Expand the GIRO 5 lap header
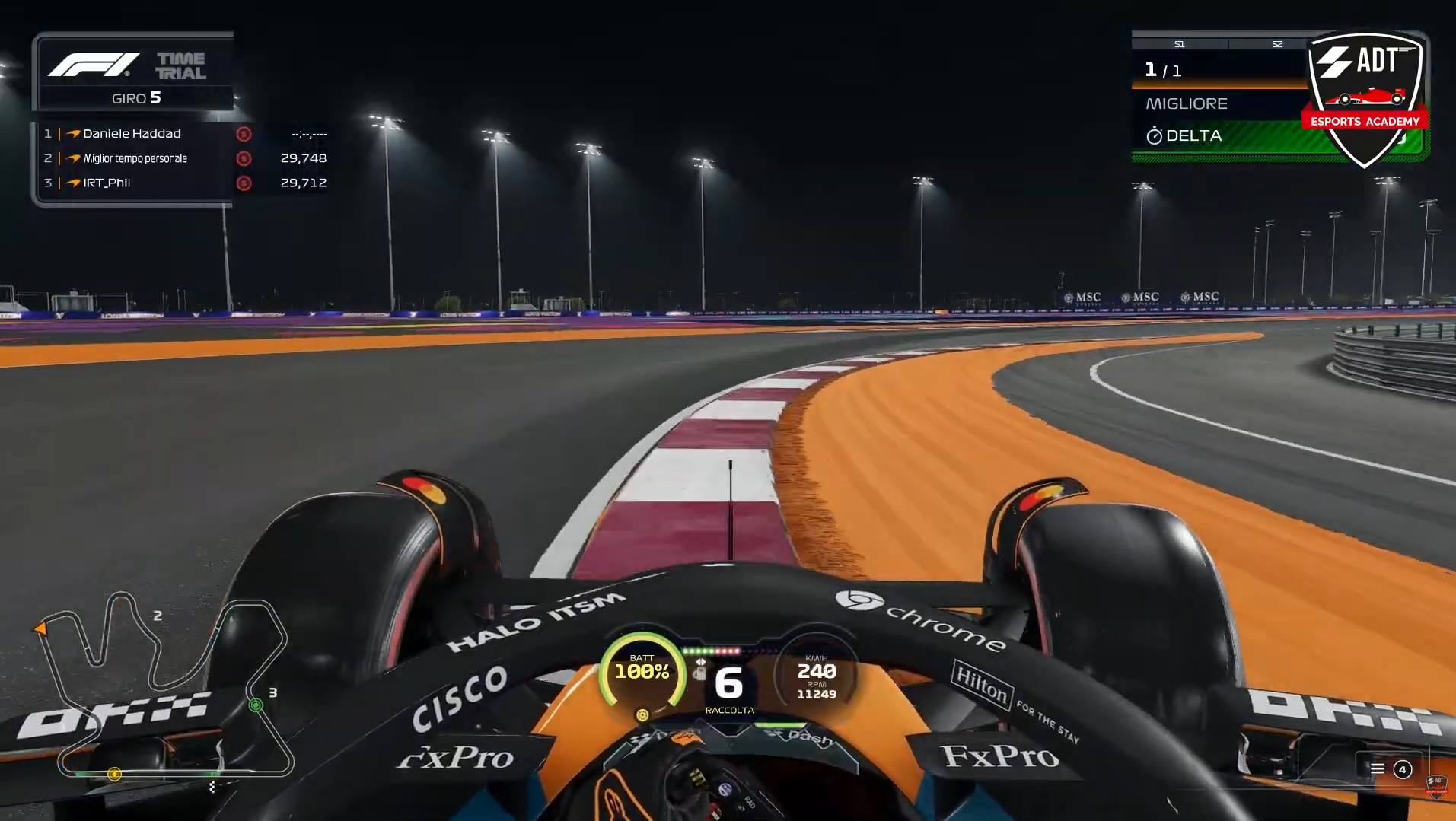The height and width of the screenshot is (821, 1456). tap(135, 97)
